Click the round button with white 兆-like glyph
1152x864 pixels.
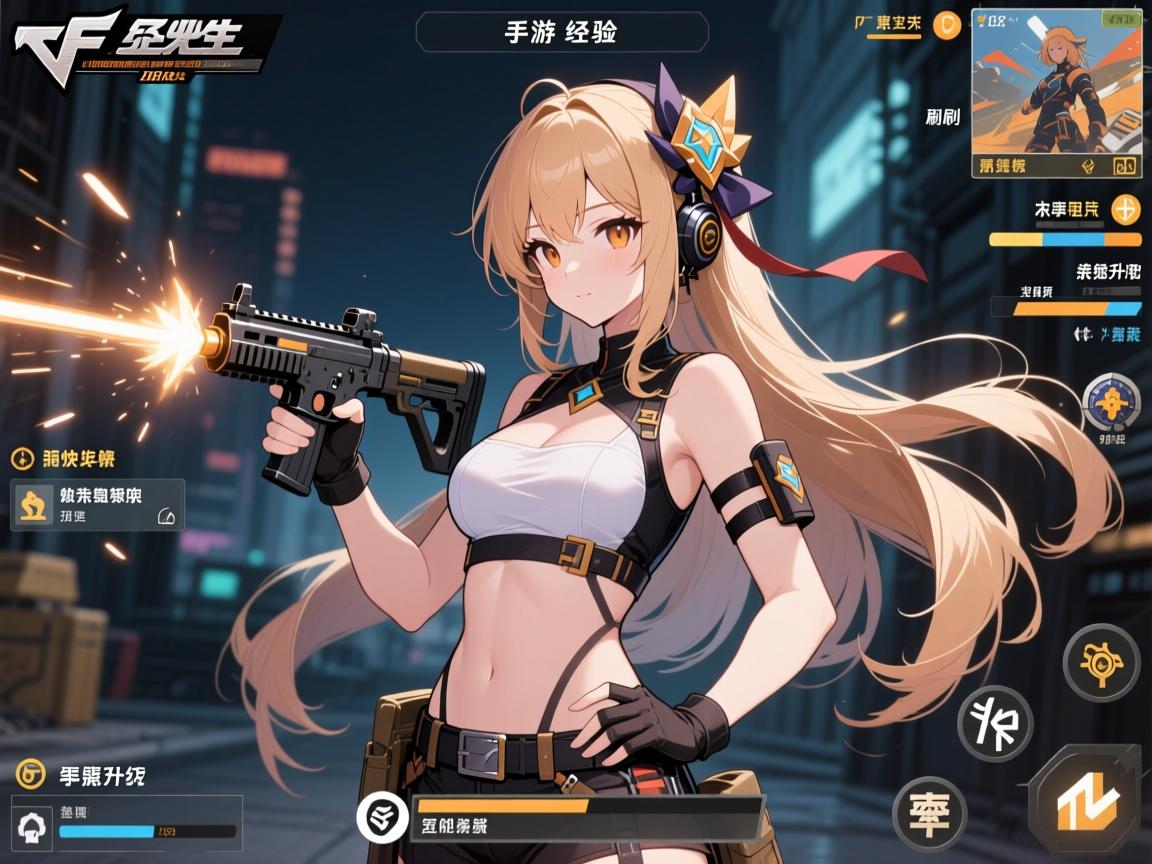click(995, 724)
